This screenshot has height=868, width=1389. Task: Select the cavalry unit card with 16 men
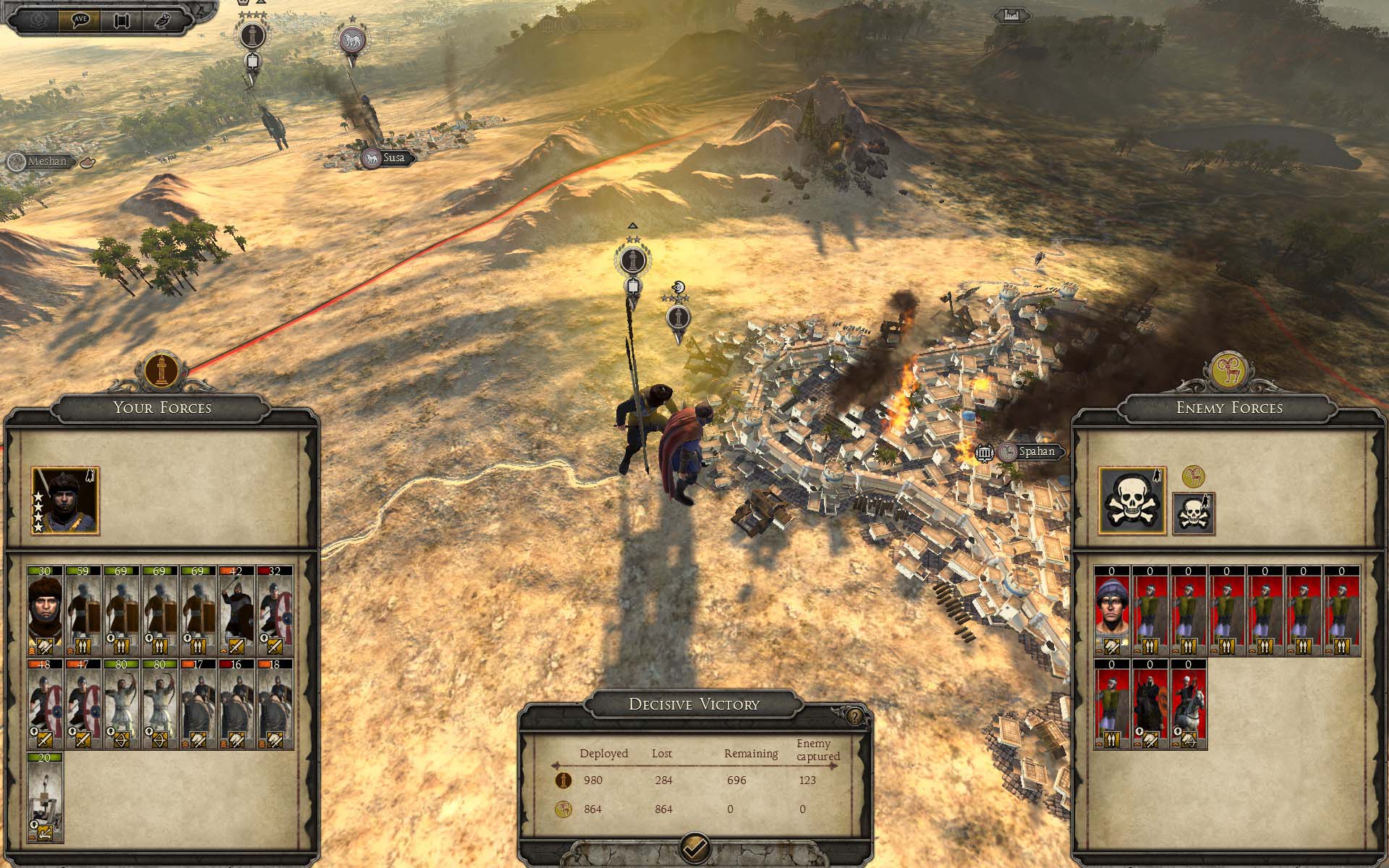click(x=236, y=704)
